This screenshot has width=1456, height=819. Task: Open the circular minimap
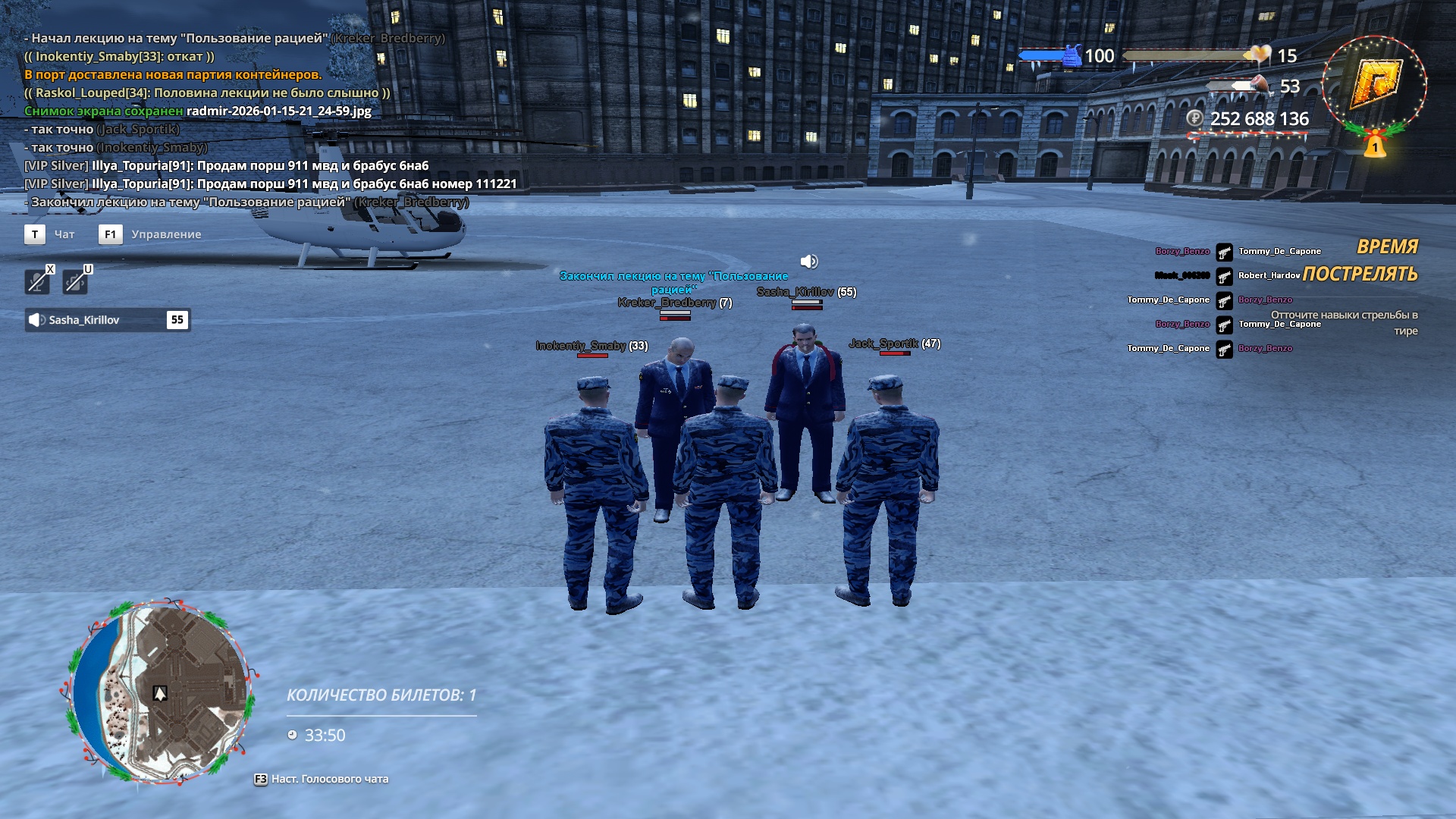coord(159,691)
